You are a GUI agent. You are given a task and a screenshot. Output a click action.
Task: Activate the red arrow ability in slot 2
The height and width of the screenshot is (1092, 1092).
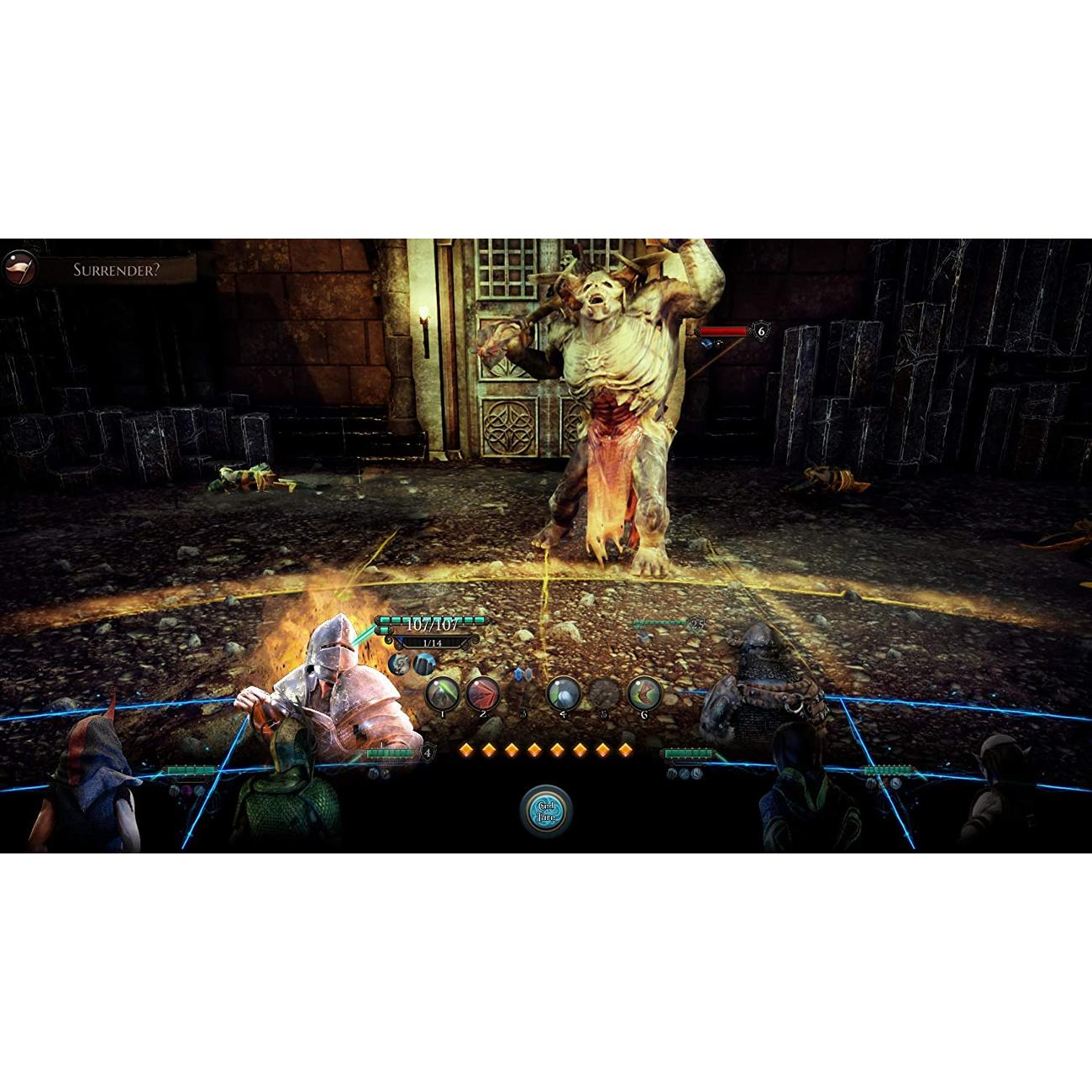coord(482,694)
